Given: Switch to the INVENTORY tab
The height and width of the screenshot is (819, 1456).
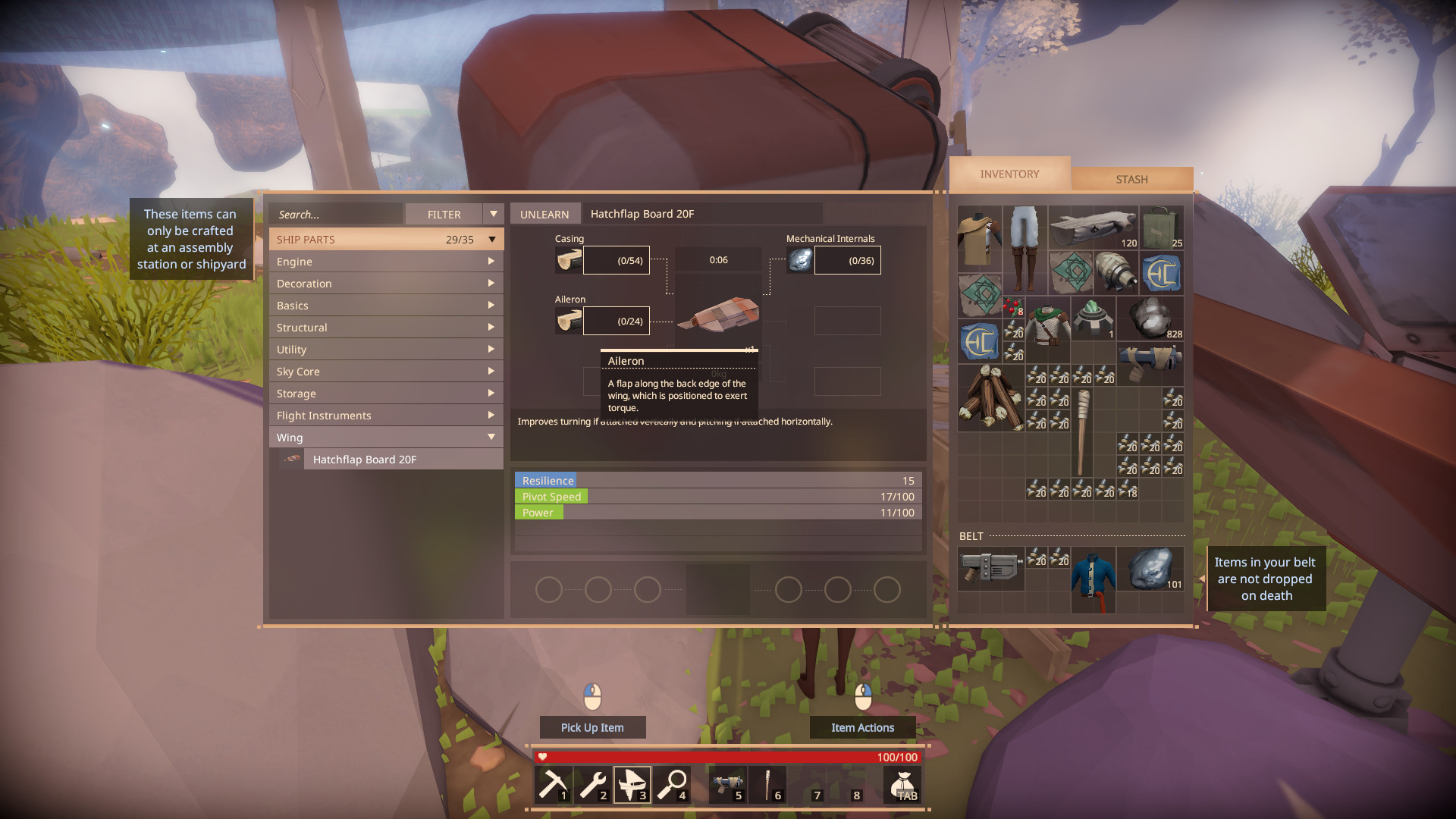Looking at the screenshot, I should 1009,174.
